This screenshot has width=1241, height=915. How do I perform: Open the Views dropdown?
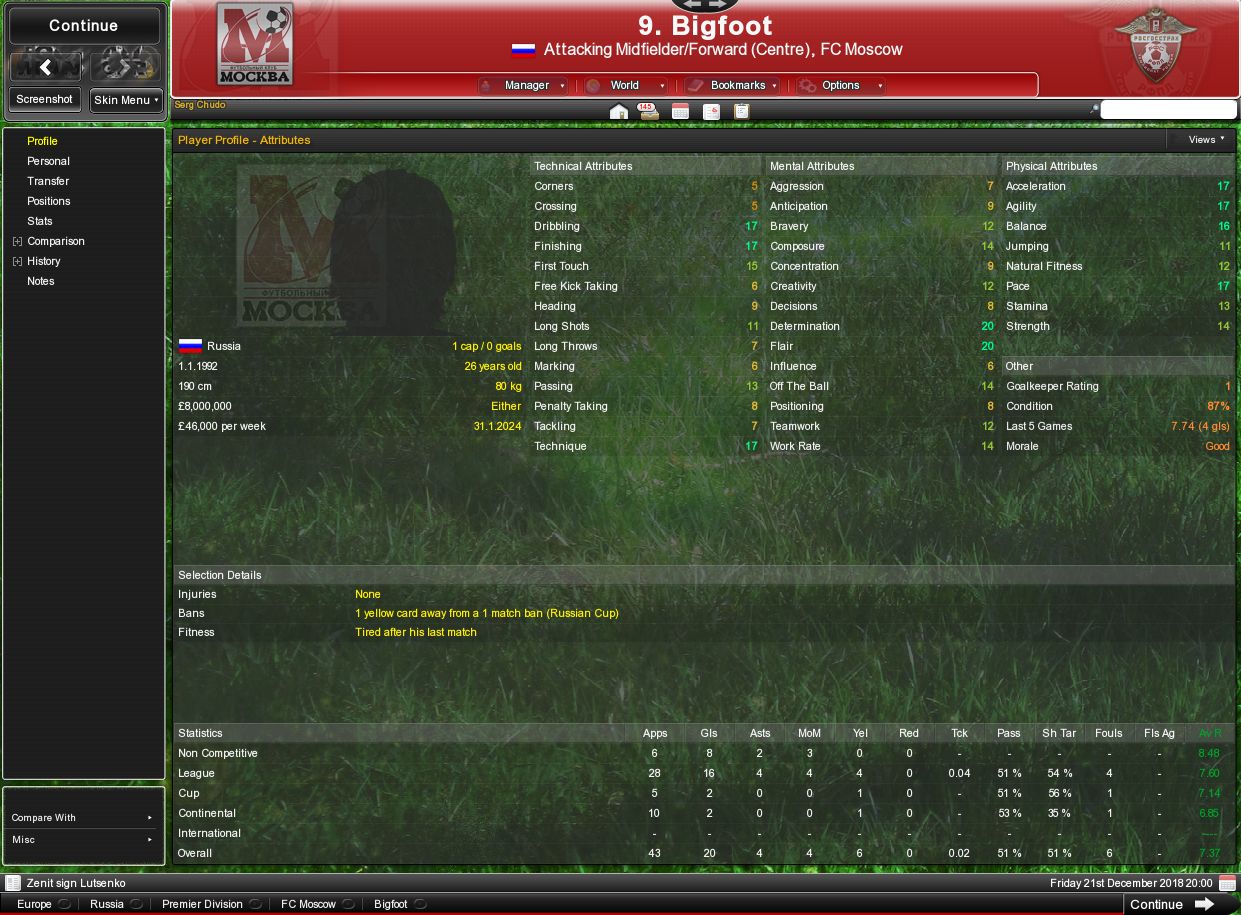pyautogui.click(x=1205, y=140)
